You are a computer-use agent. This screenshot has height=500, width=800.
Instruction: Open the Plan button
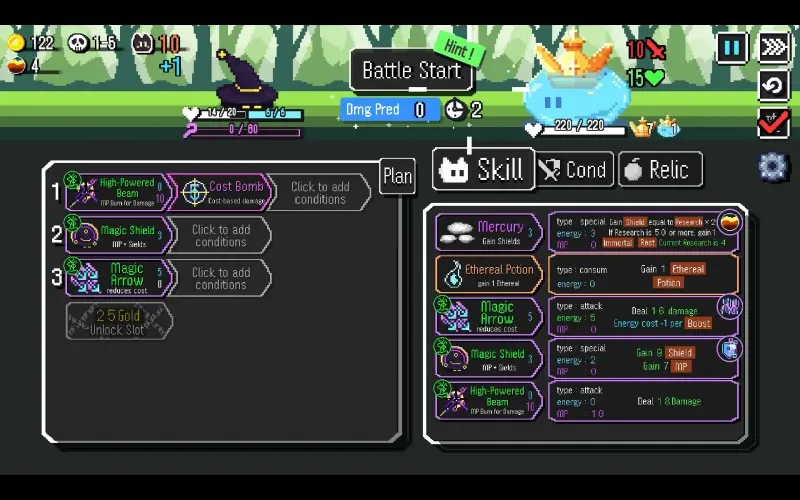click(397, 177)
